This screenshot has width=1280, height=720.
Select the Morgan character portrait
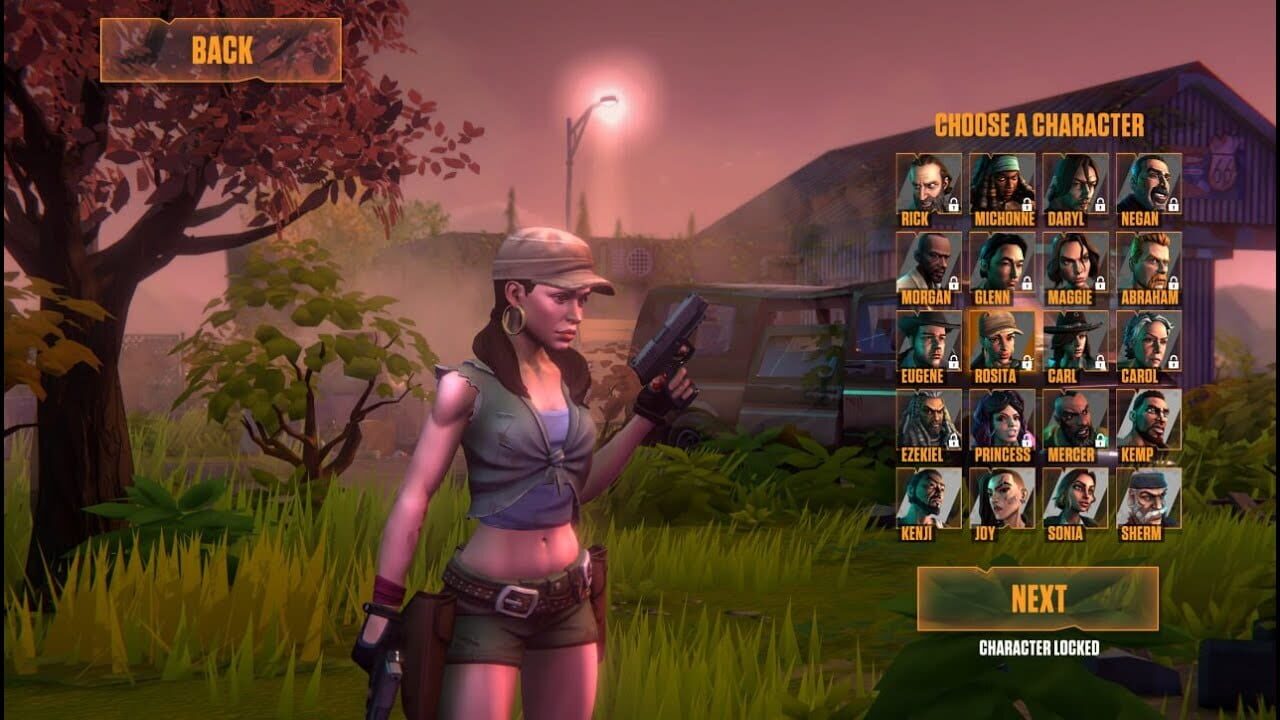pos(928,258)
